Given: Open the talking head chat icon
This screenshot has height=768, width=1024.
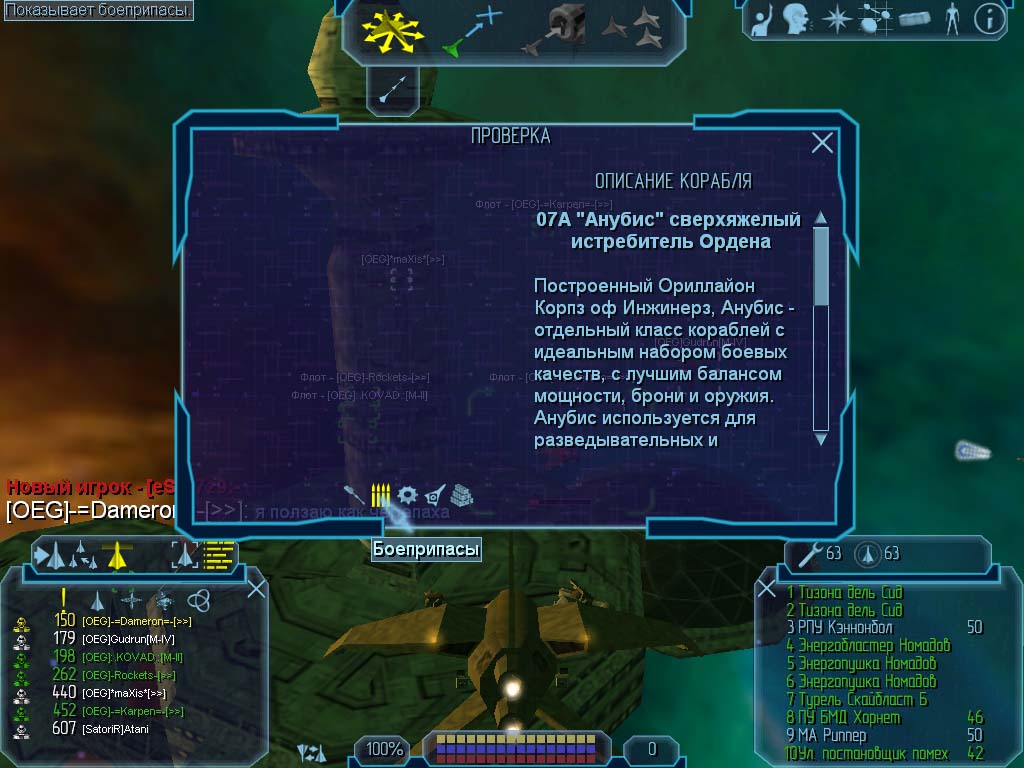Looking at the screenshot, I should pyautogui.click(x=796, y=19).
